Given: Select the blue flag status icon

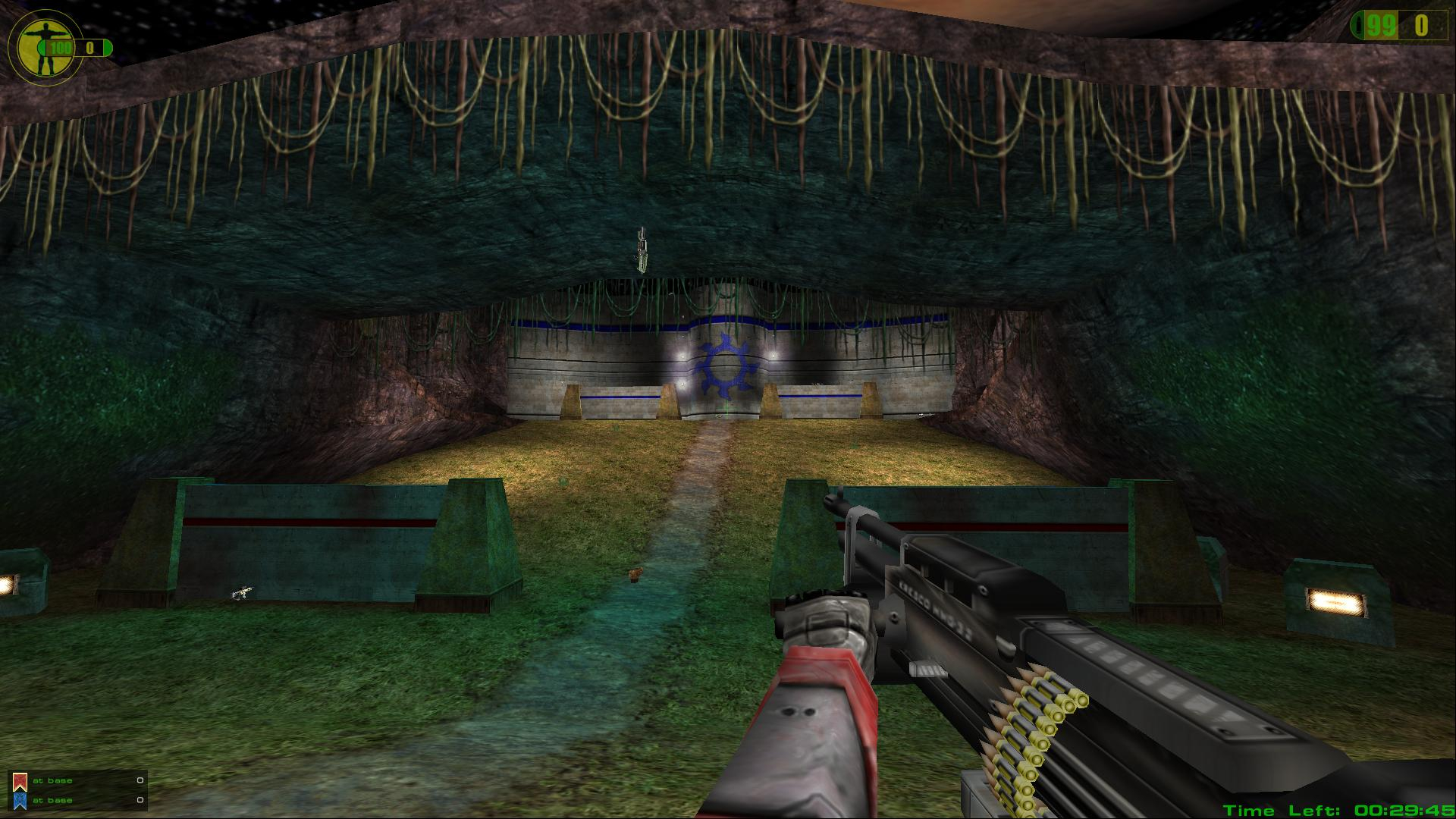Looking at the screenshot, I should click(x=20, y=800).
